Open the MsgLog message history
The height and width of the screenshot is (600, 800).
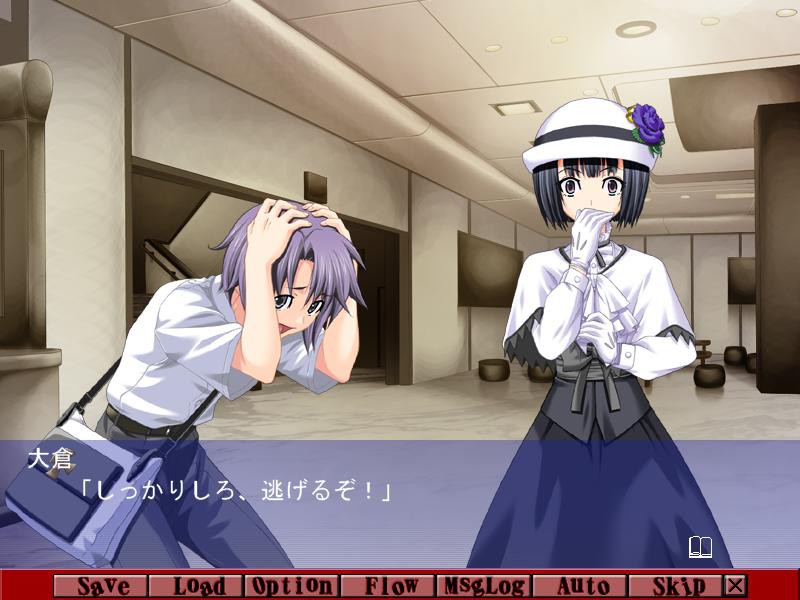[485, 586]
